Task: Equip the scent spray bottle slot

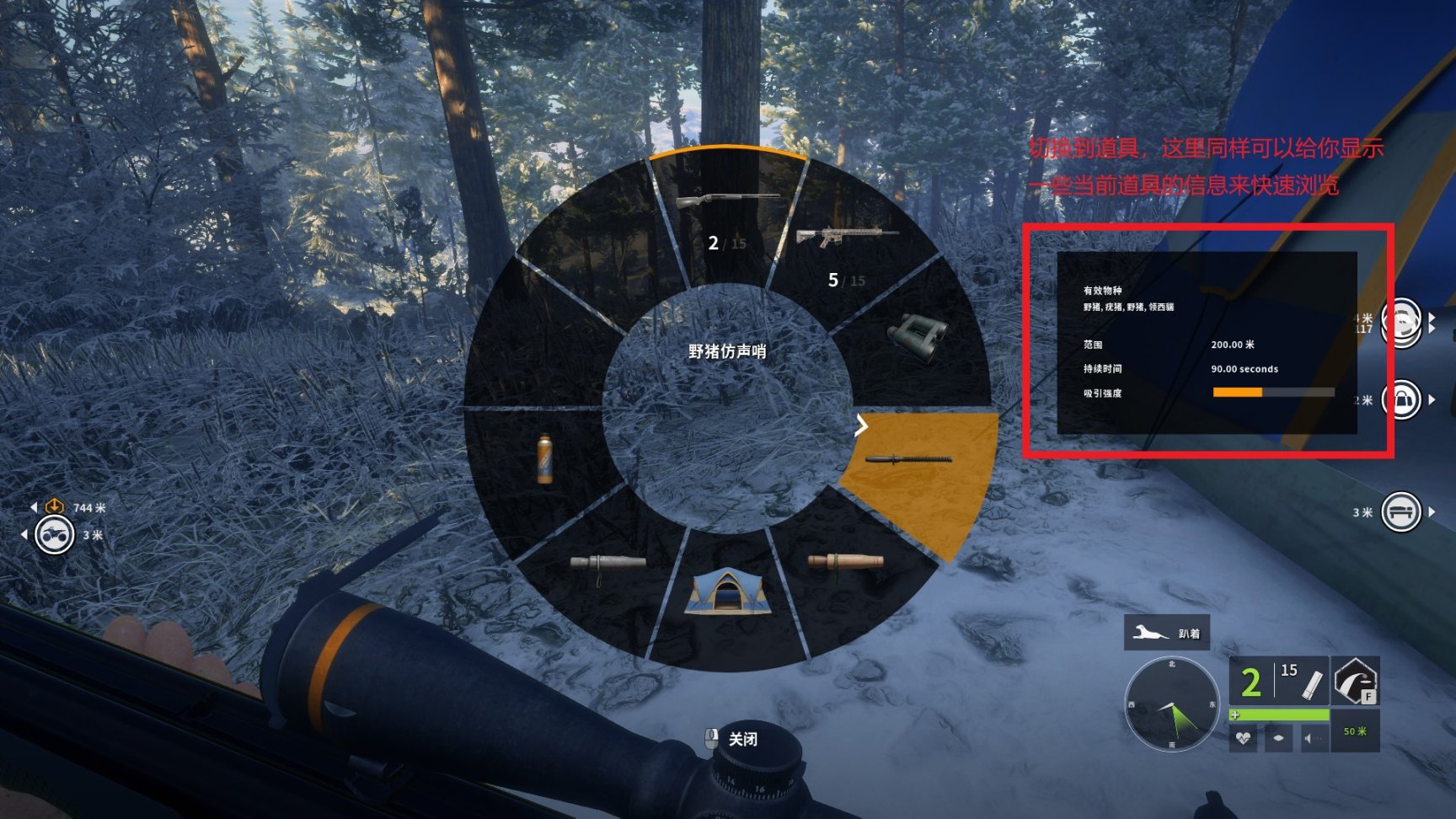Action: click(545, 459)
